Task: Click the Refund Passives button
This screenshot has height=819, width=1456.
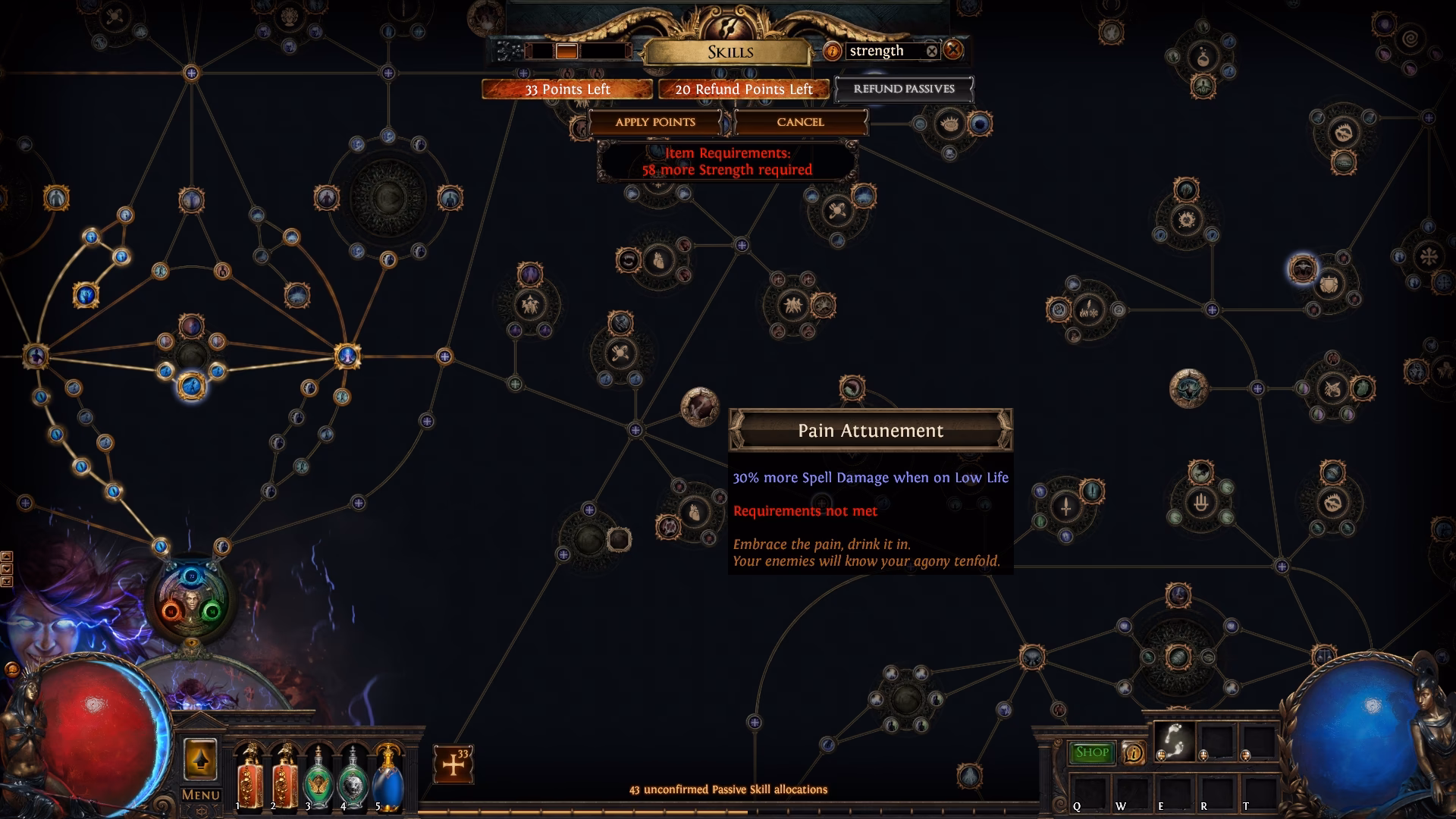Action: tap(904, 89)
